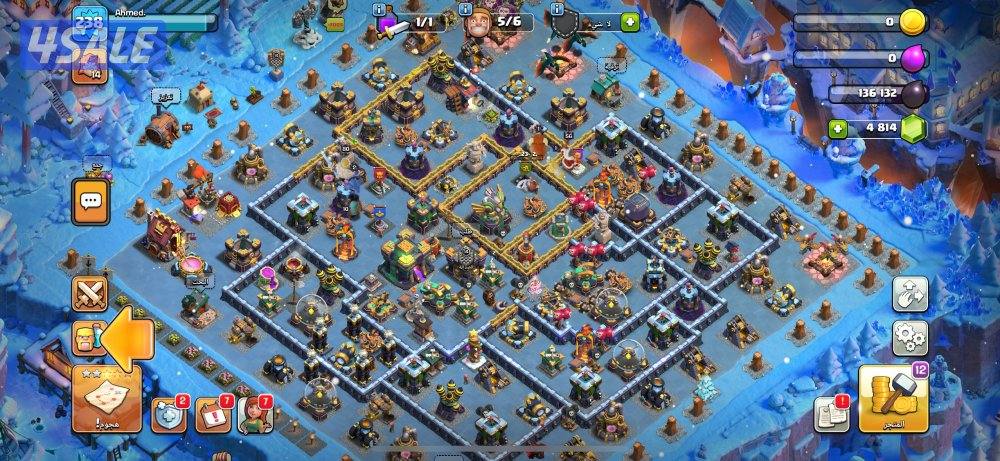Open the layout editor magnet button
The height and width of the screenshot is (461, 1000).
(x=910, y=294)
